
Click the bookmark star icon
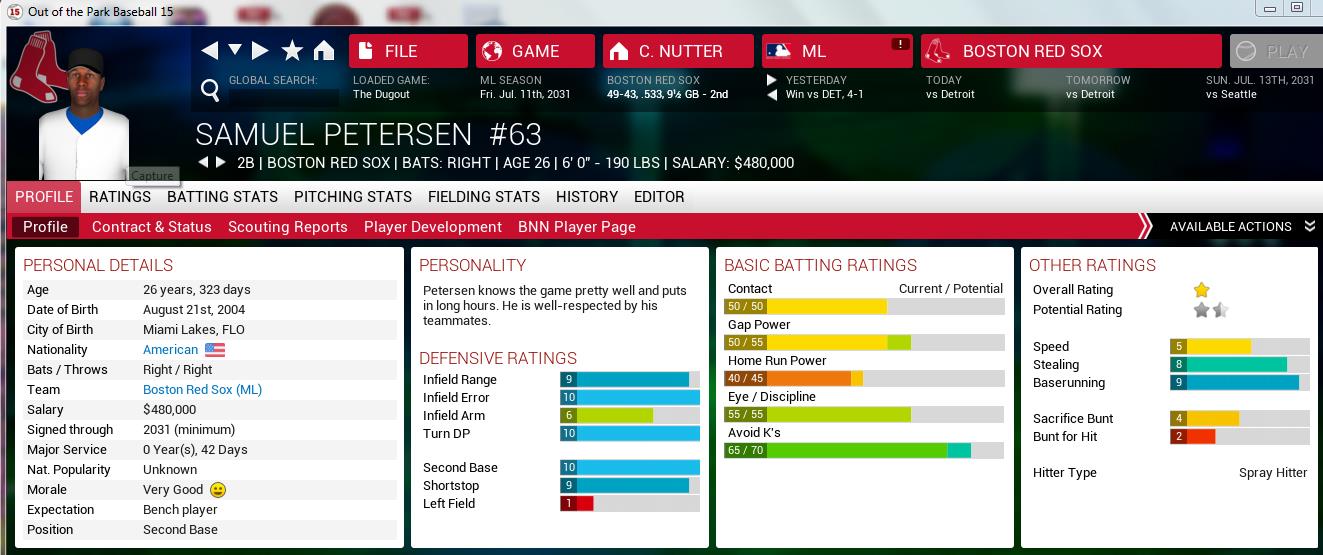tap(292, 51)
